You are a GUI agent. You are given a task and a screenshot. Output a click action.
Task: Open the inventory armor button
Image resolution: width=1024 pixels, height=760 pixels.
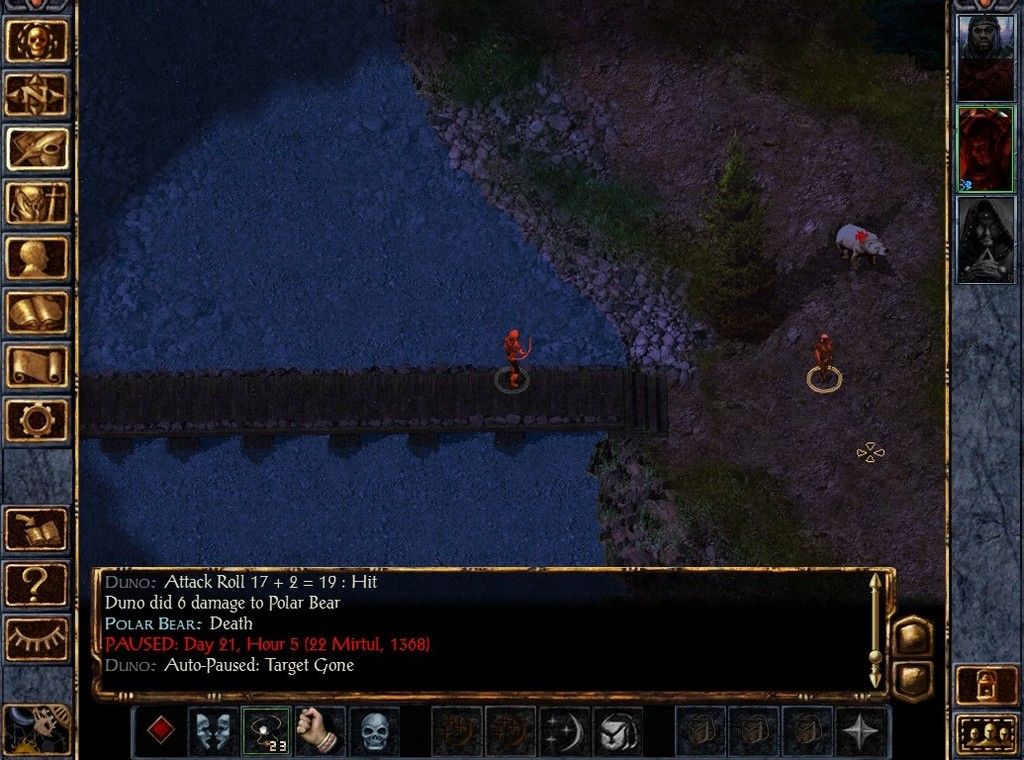38,203
